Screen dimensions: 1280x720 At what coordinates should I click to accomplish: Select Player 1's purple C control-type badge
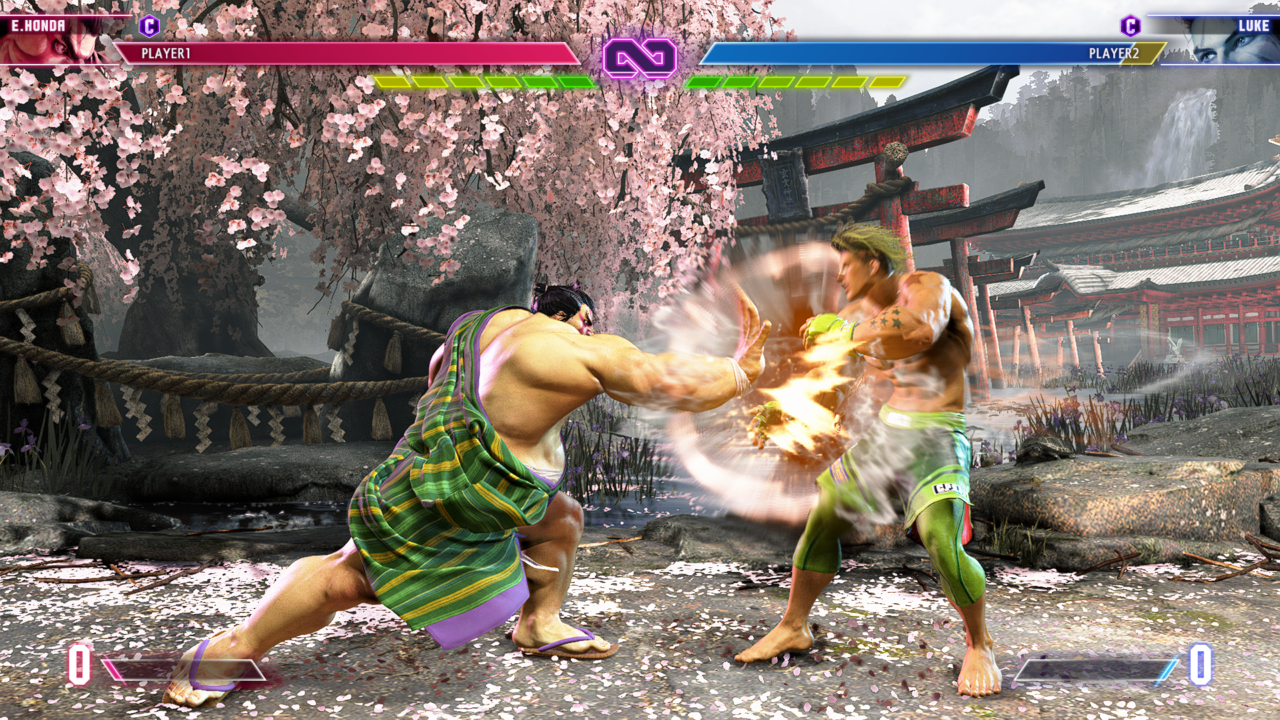149,26
